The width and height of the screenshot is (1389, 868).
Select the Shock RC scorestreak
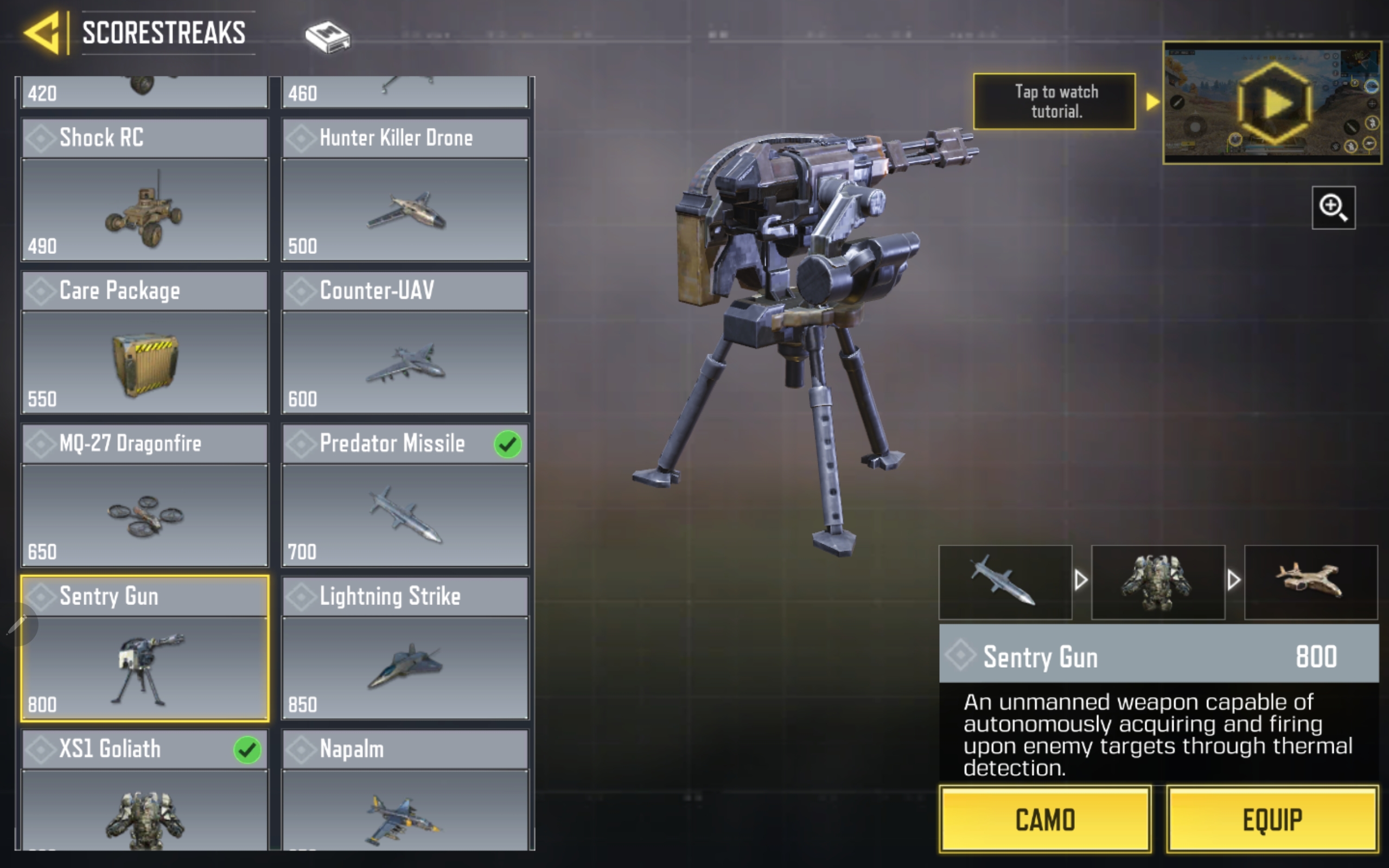tap(145, 189)
